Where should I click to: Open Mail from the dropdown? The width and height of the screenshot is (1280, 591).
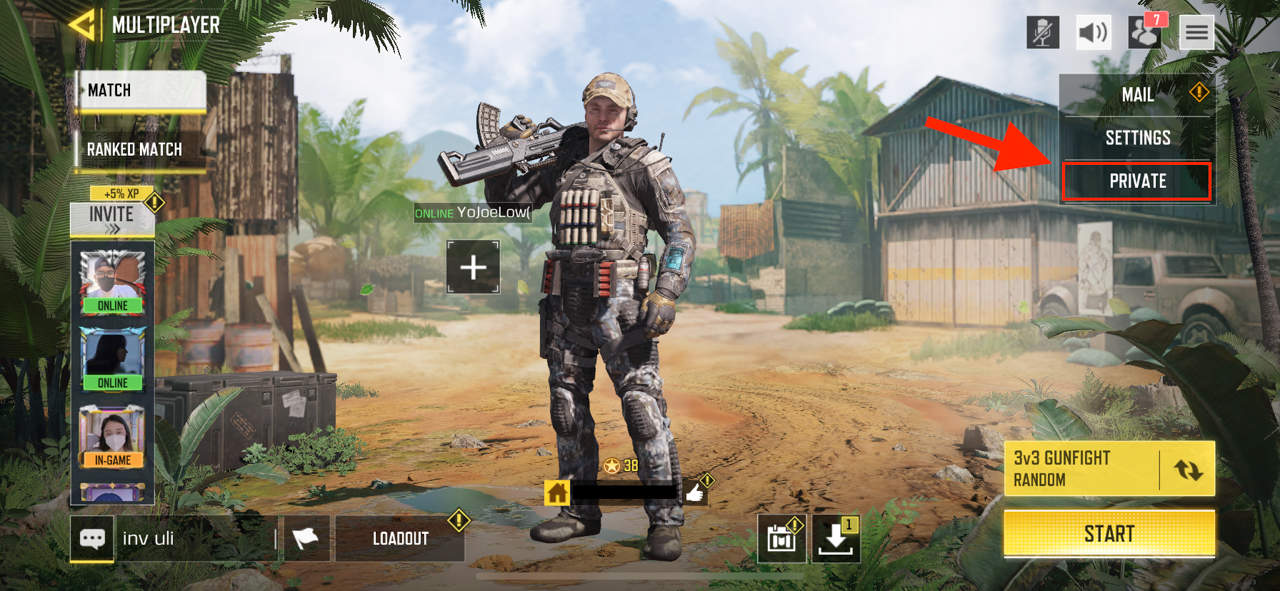click(x=1137, y=95)
